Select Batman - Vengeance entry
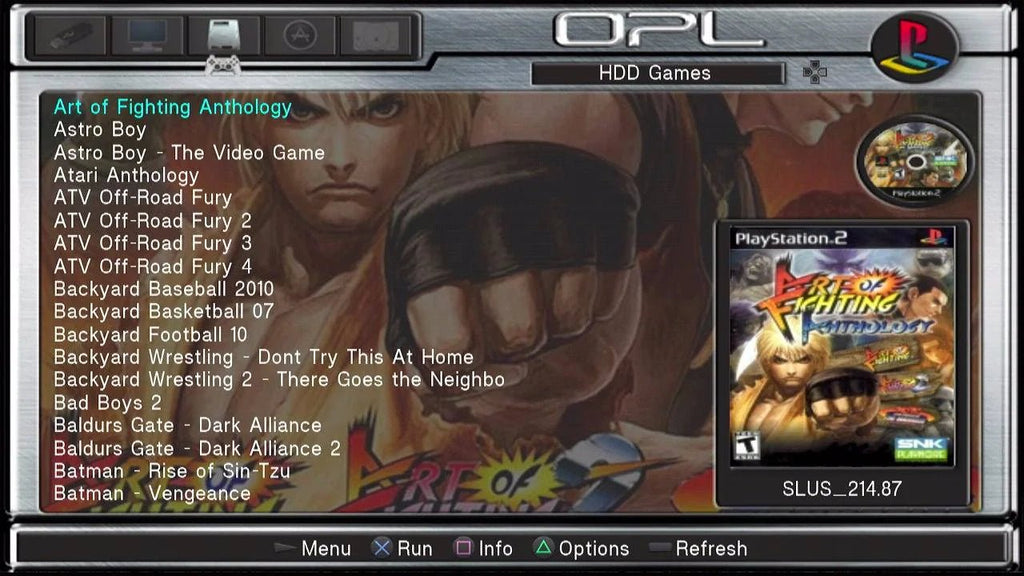Viewport: 1024px width, 576px height. pos(152,493)
